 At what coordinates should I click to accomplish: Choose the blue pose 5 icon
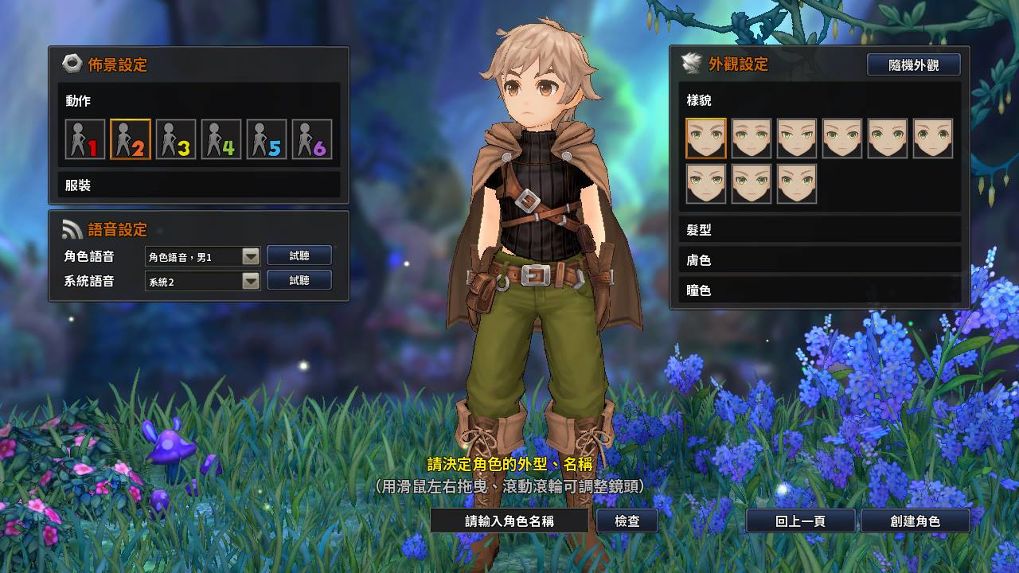pos(267,140)
